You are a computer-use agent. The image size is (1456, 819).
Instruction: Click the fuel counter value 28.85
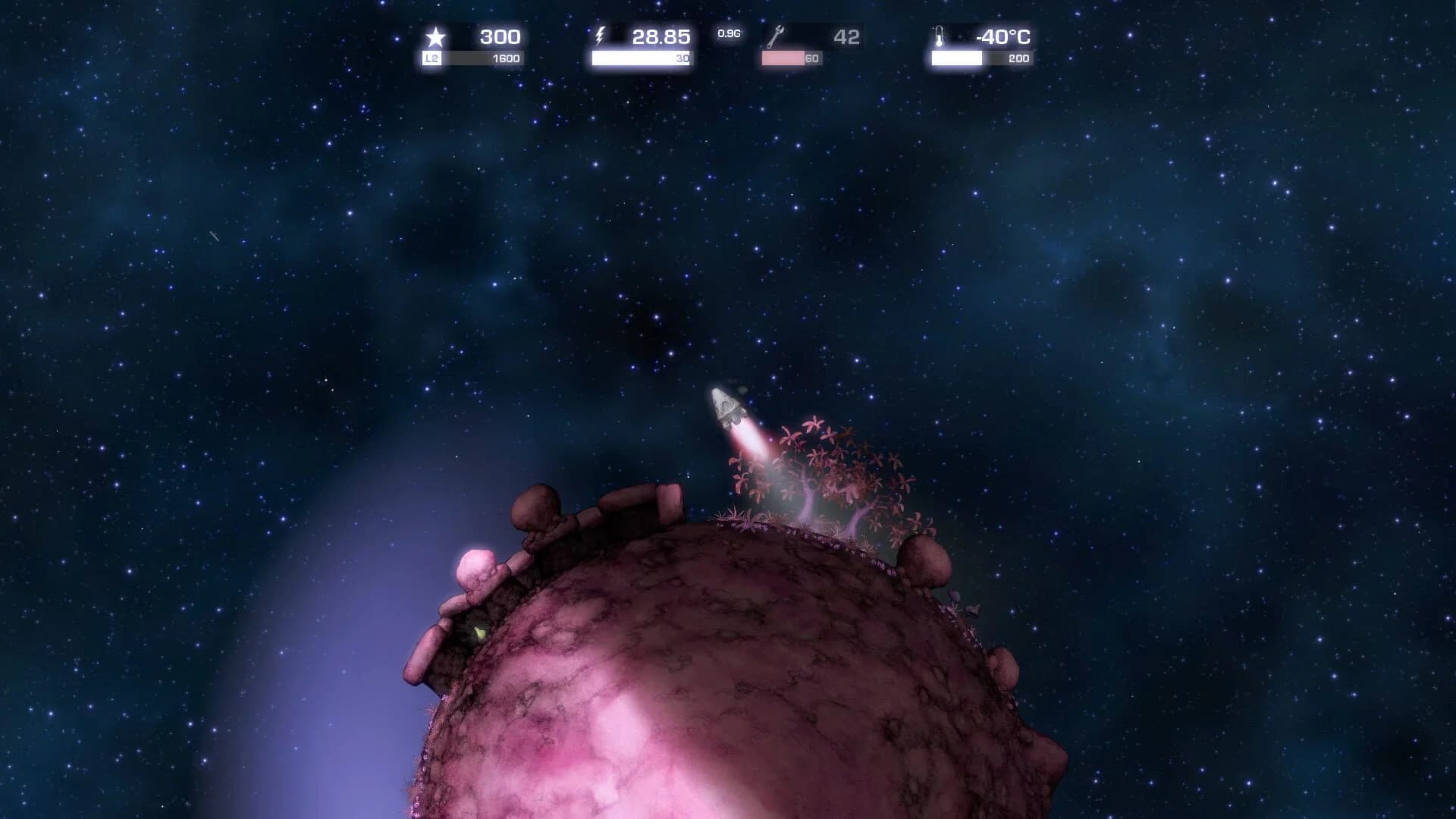pos(661,35)
